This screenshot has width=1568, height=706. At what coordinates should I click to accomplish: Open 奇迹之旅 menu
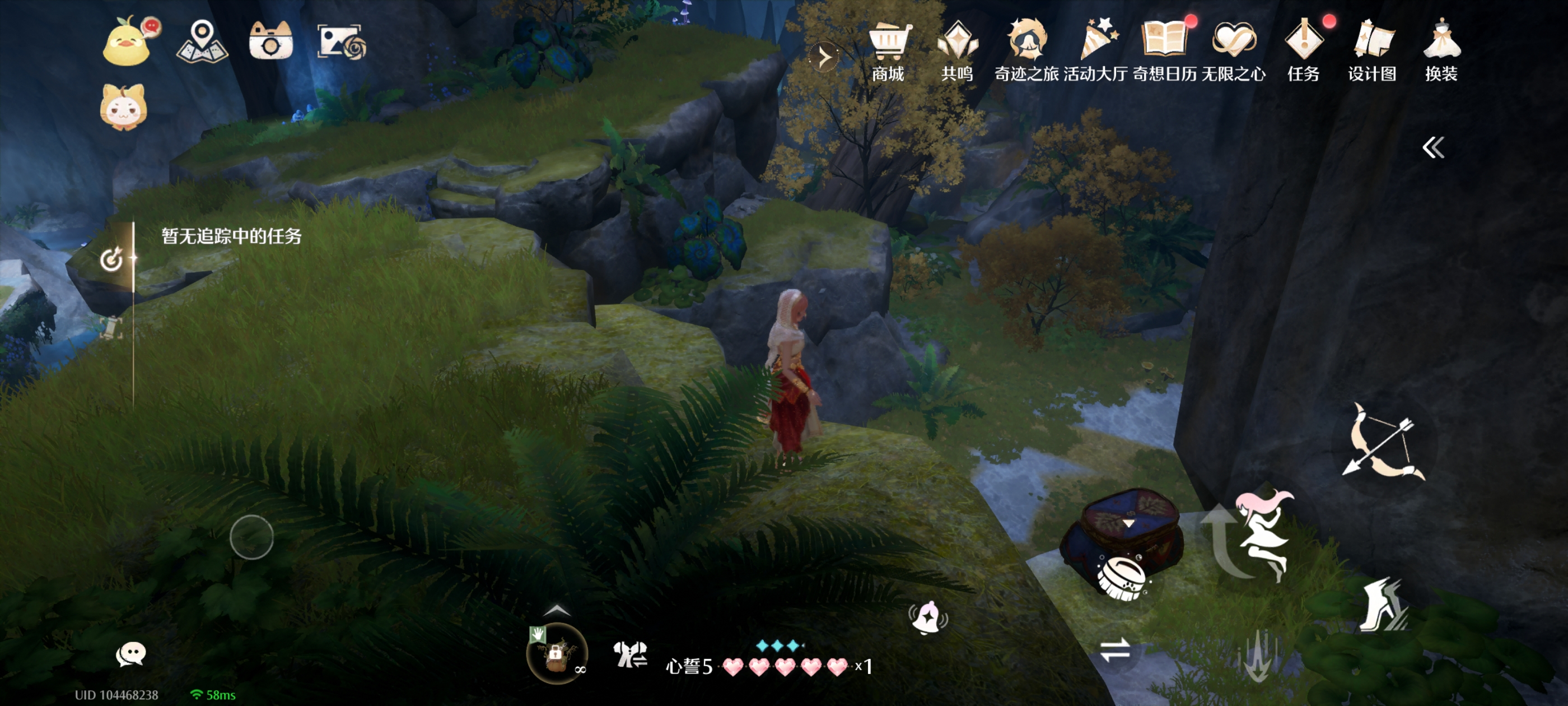point(1026,50)
